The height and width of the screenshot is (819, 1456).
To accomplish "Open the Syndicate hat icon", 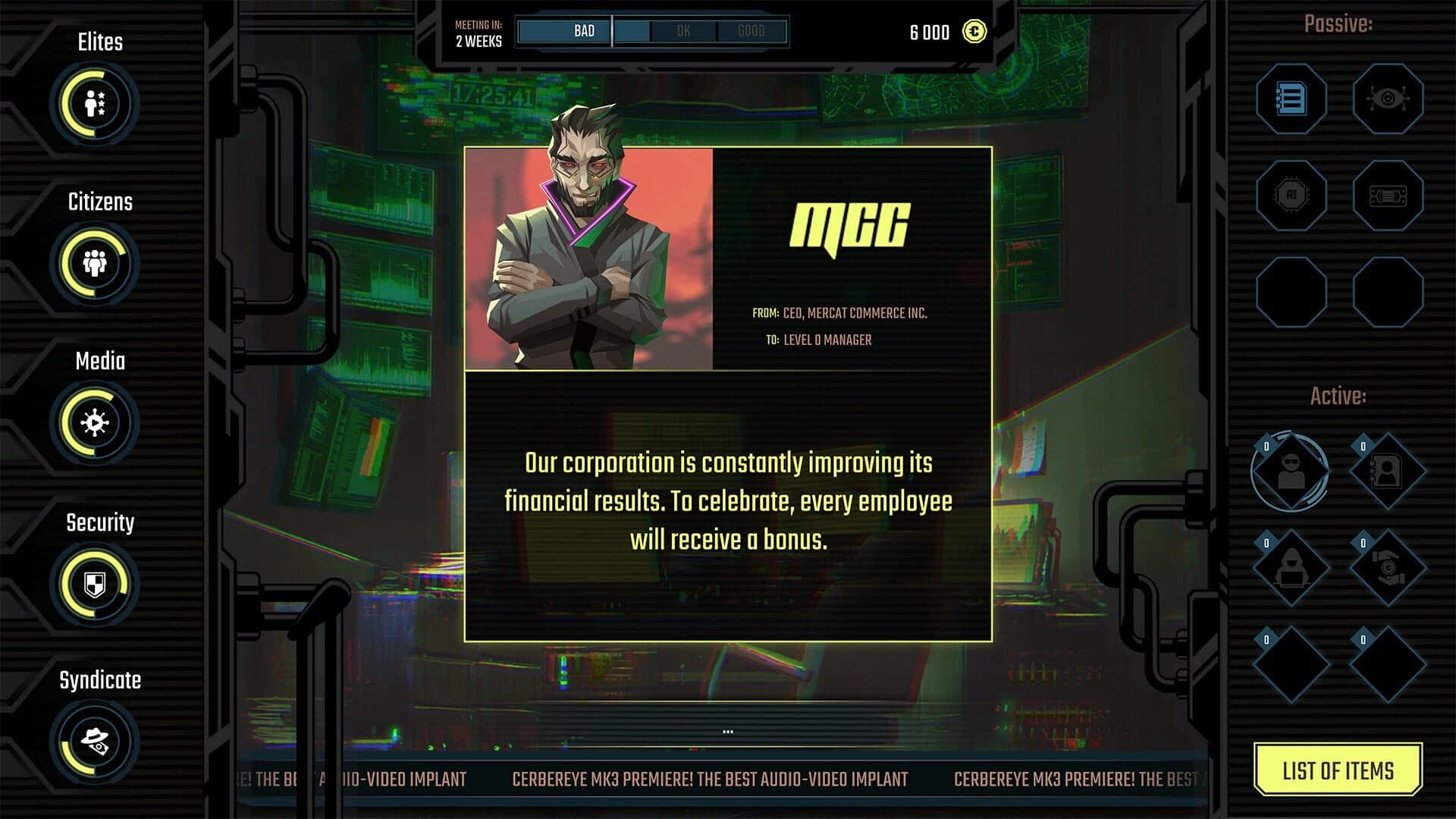I will click(x=95, y=741).
